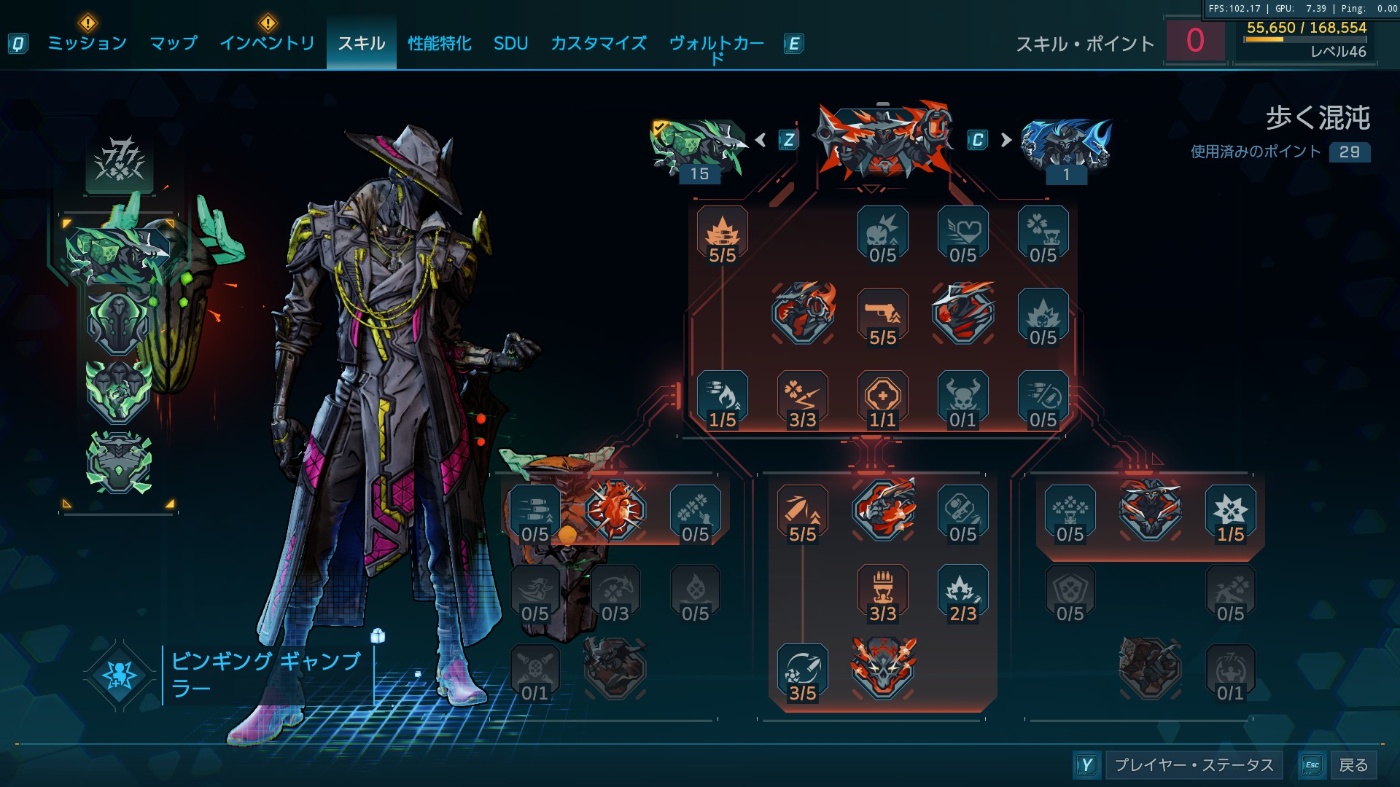Viewport: 1400px width, 787px height.
Task: Open the ヴォルトカード tab
Action: coord(716,44)
